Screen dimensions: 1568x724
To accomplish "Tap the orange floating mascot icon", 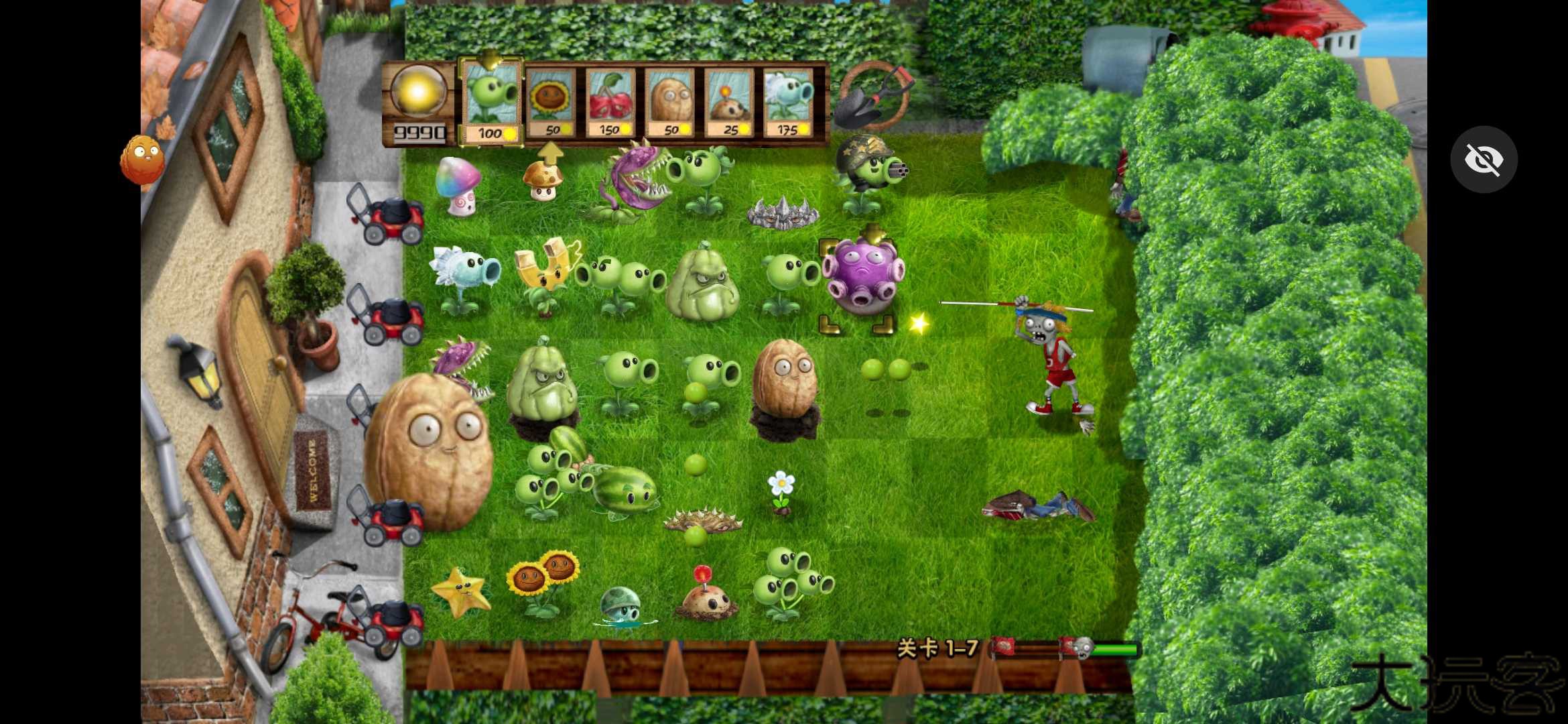I will tap(142, 160).
